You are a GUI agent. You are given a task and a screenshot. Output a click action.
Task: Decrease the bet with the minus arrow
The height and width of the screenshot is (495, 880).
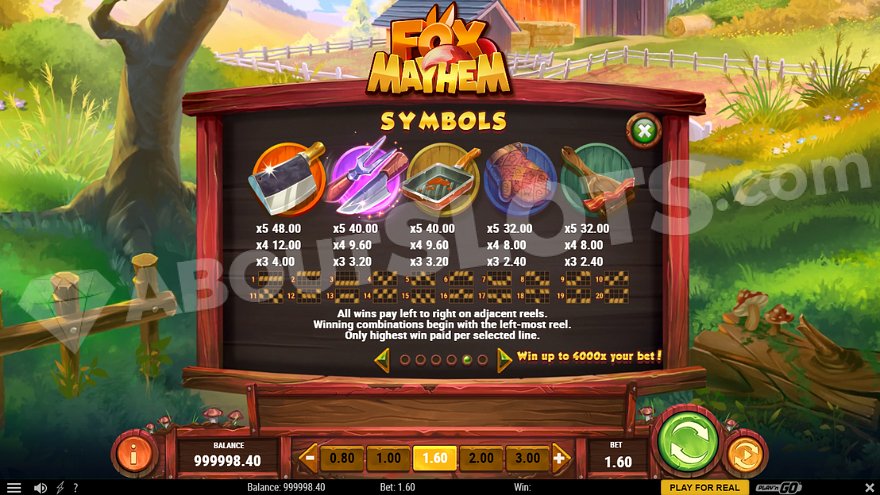click(x=309, y=459)
